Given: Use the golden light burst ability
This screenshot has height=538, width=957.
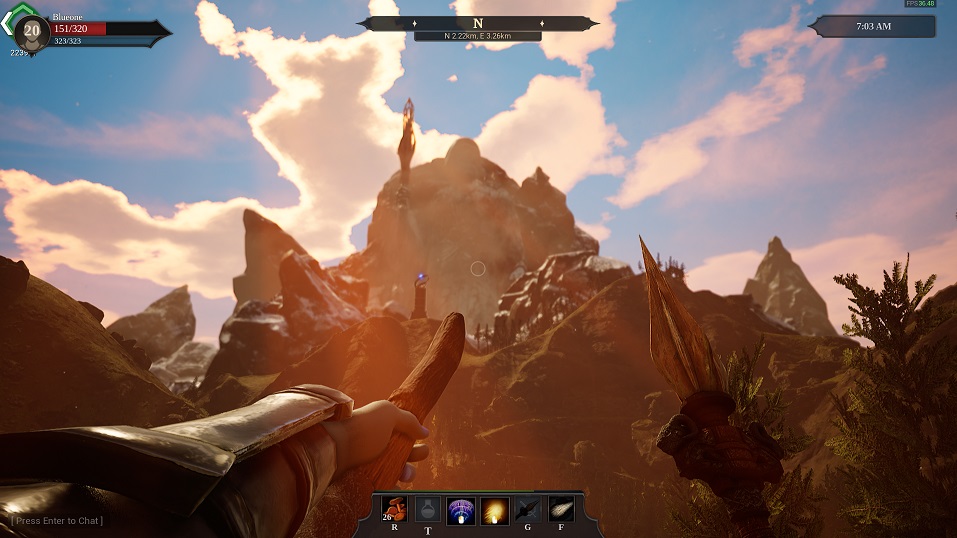Looking at the screenshot, I should pyautogui.click(x=494, y=510).
